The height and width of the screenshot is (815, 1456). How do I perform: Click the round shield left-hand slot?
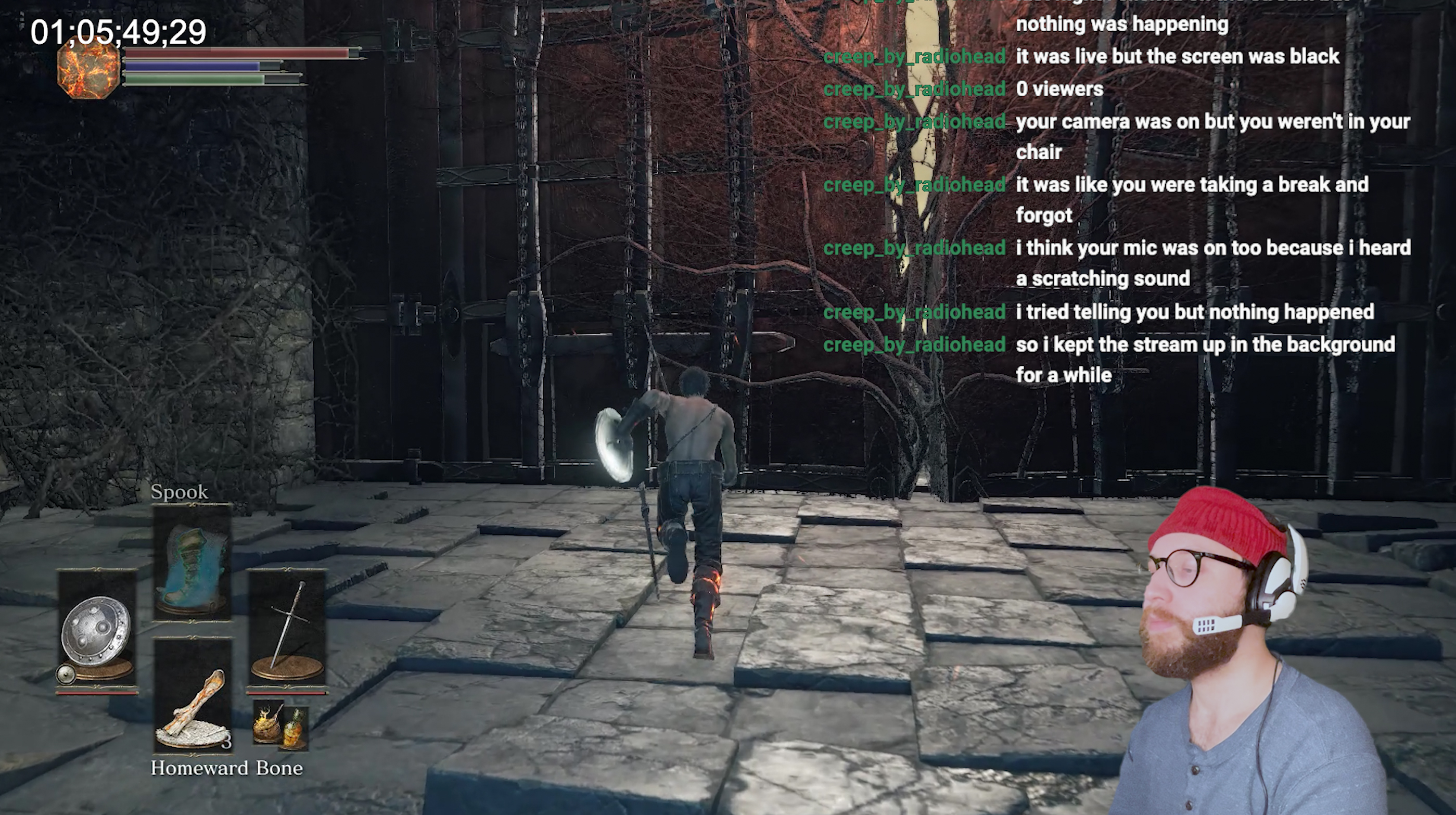[97, 631]
